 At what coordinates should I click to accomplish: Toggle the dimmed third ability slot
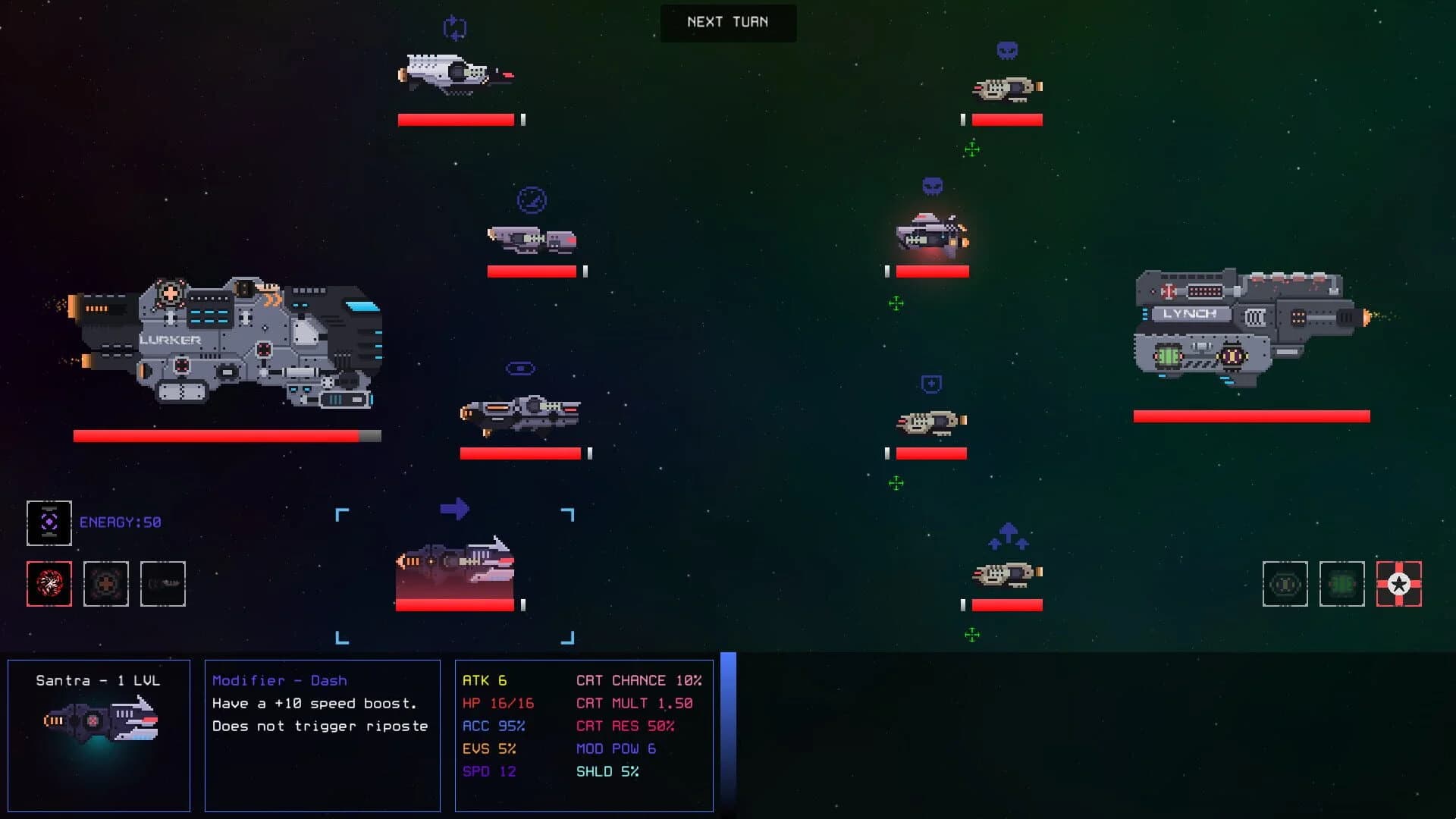pos(162,583)
